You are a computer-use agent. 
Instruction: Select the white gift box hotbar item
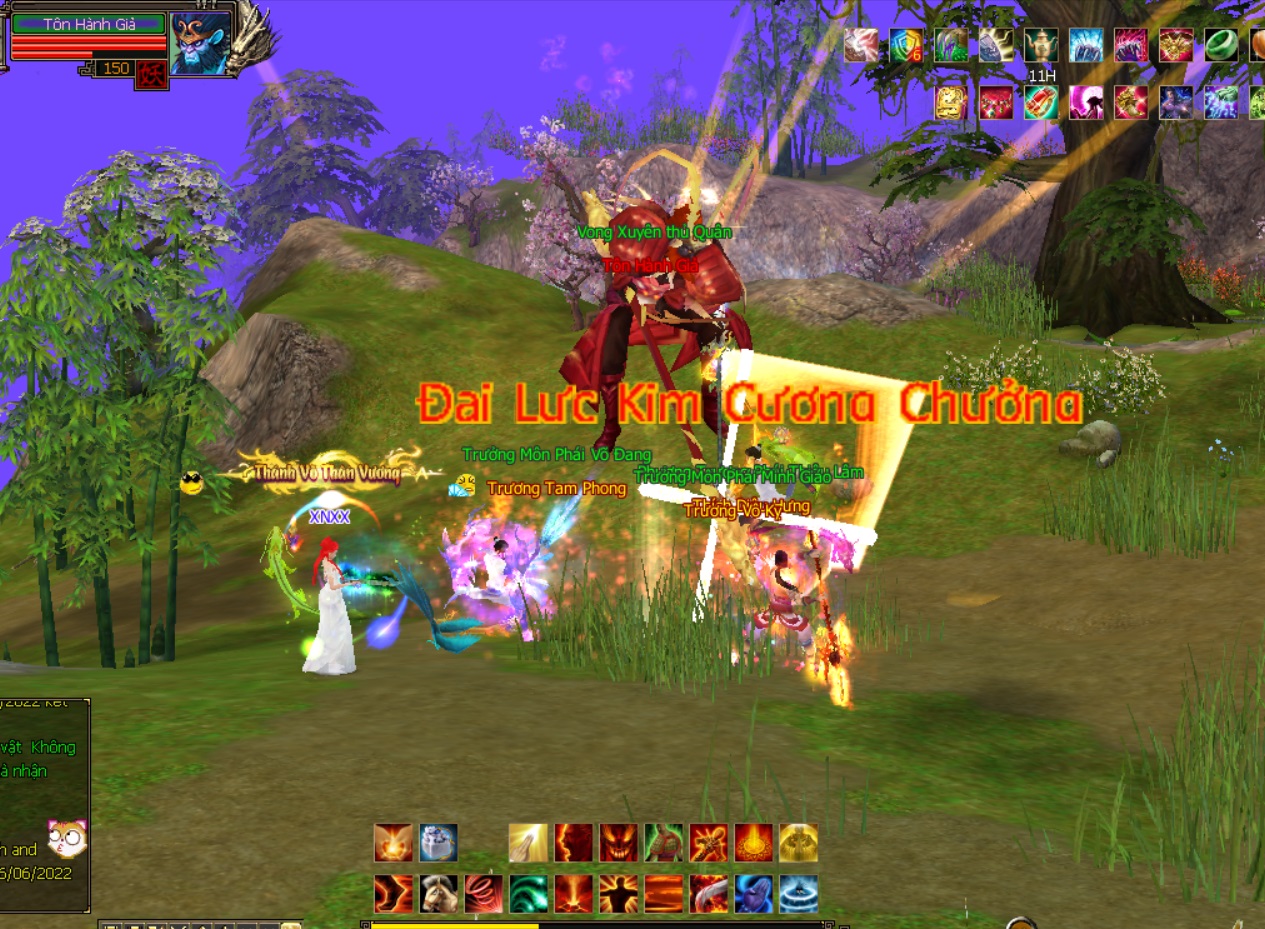coord(438,843)
